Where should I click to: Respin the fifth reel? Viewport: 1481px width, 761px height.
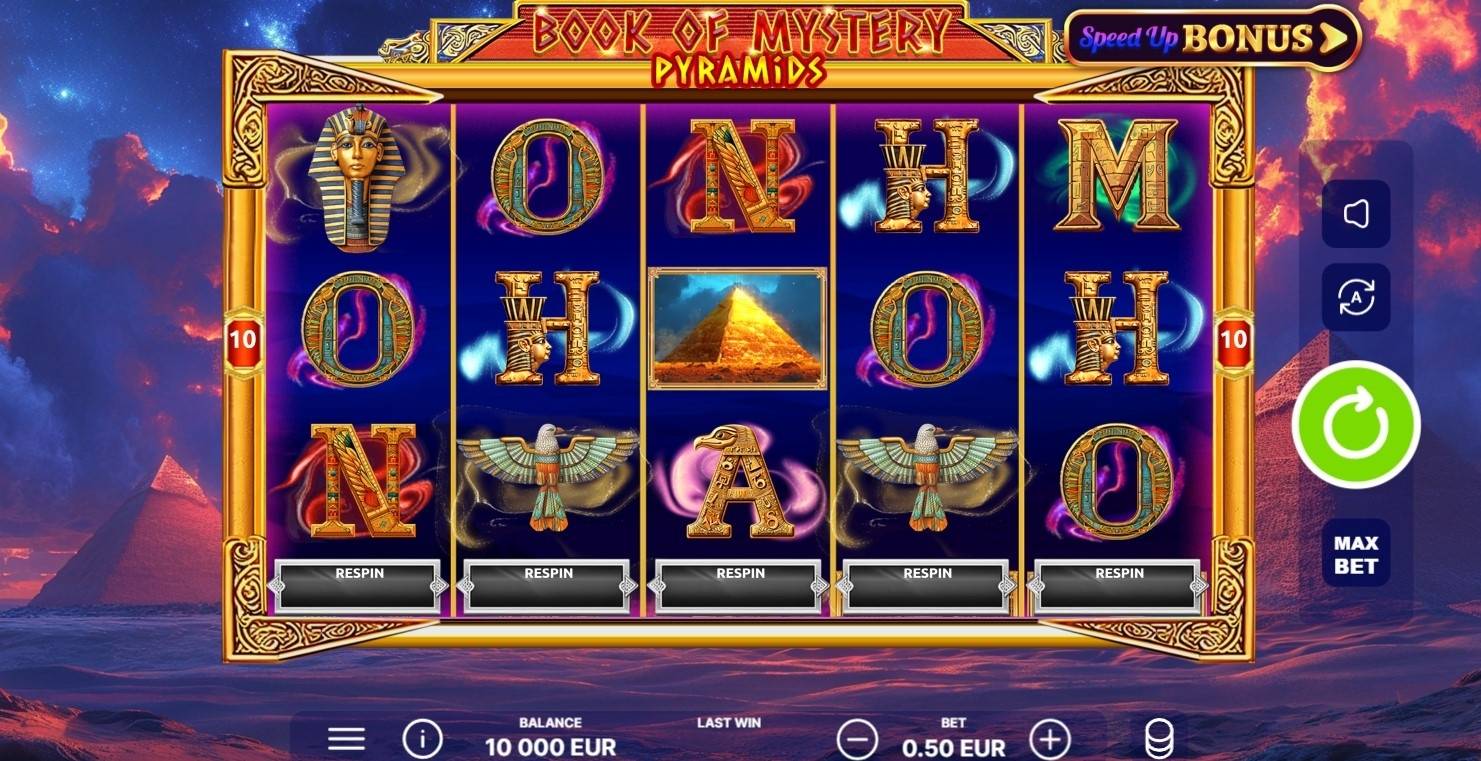(1117, 573)
